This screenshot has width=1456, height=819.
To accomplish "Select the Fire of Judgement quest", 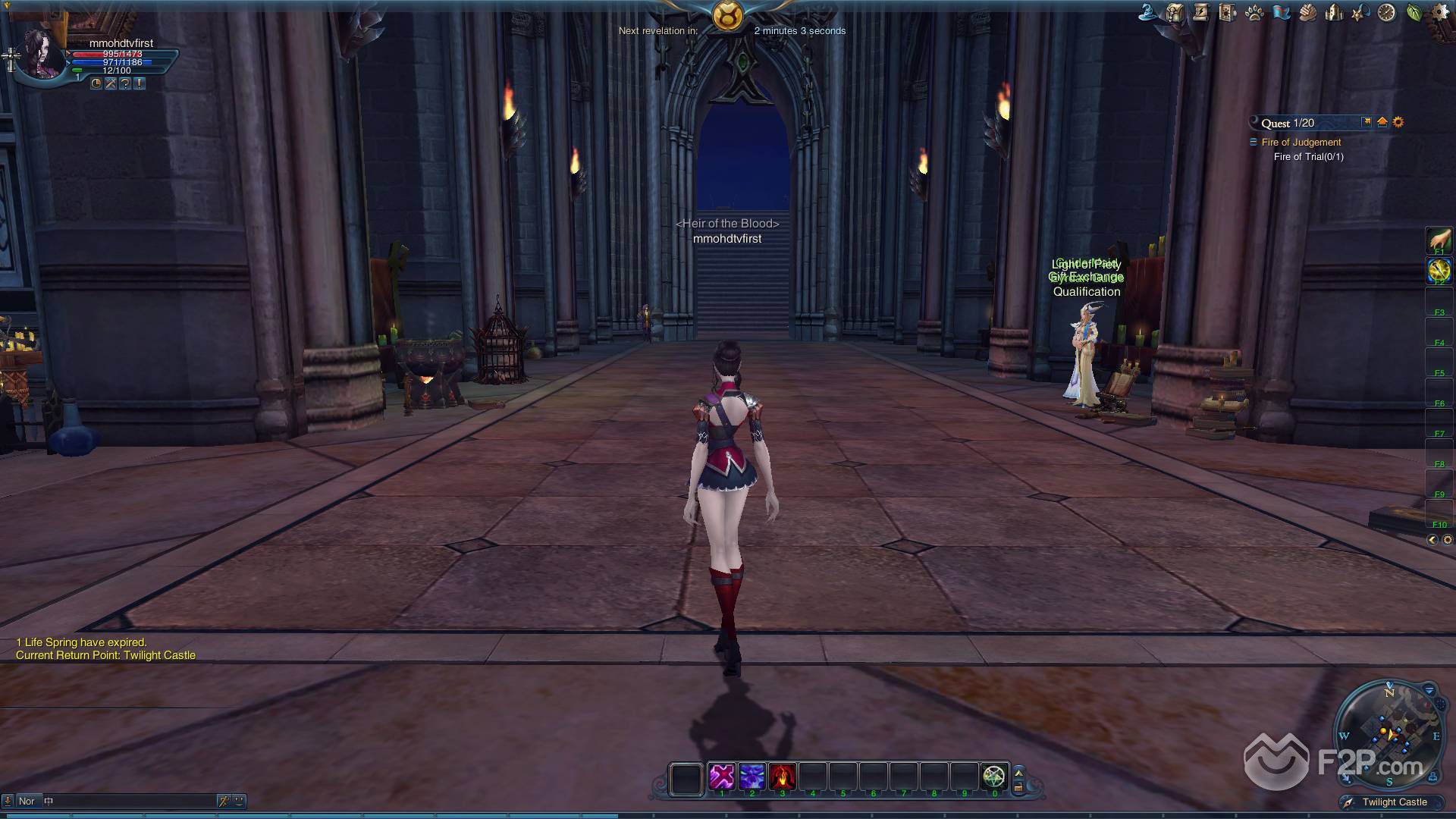I will tap(1301, 143).
